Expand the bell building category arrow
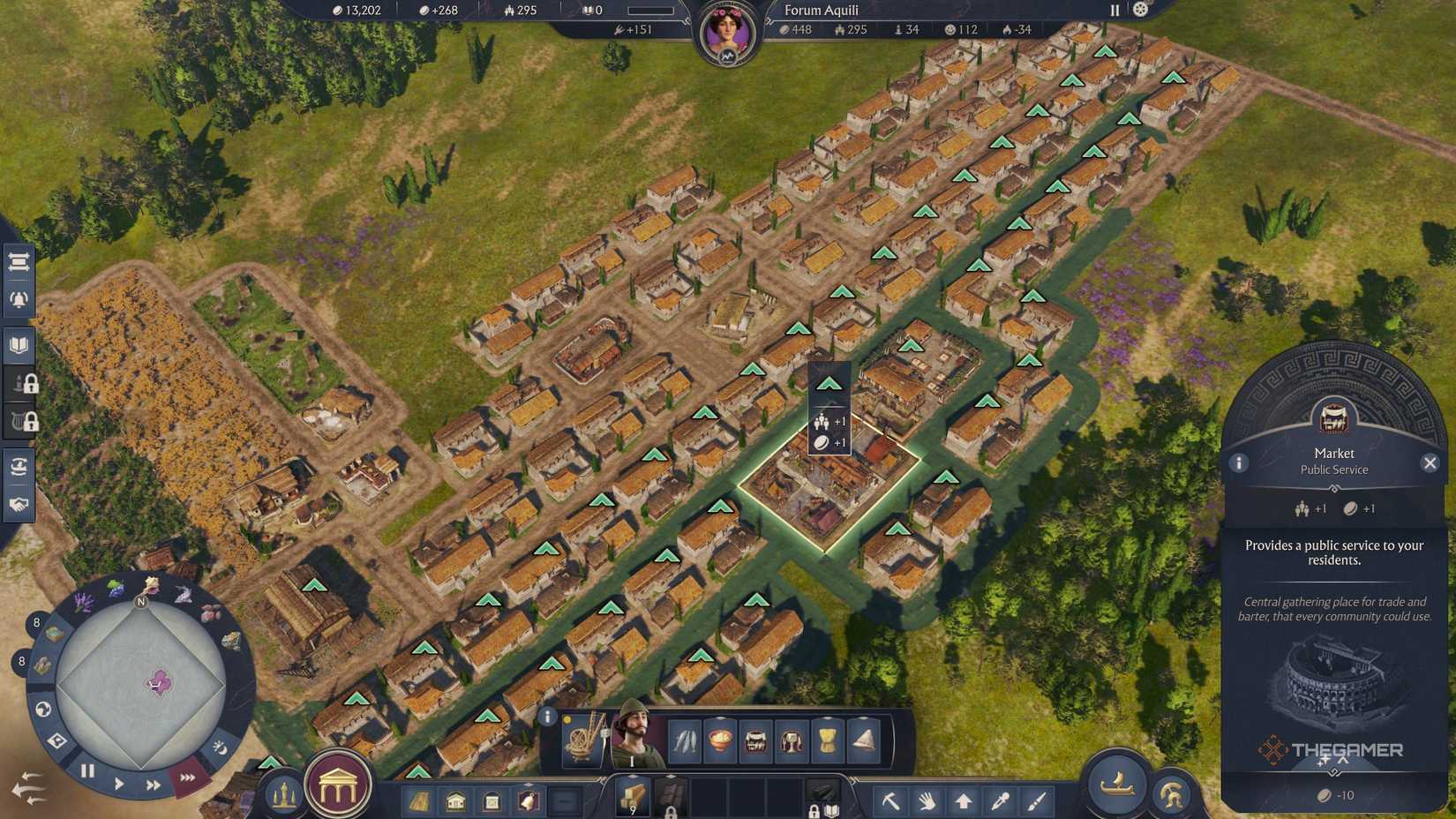The height and width of the screenshot is (819, 1456). (528, 784)
